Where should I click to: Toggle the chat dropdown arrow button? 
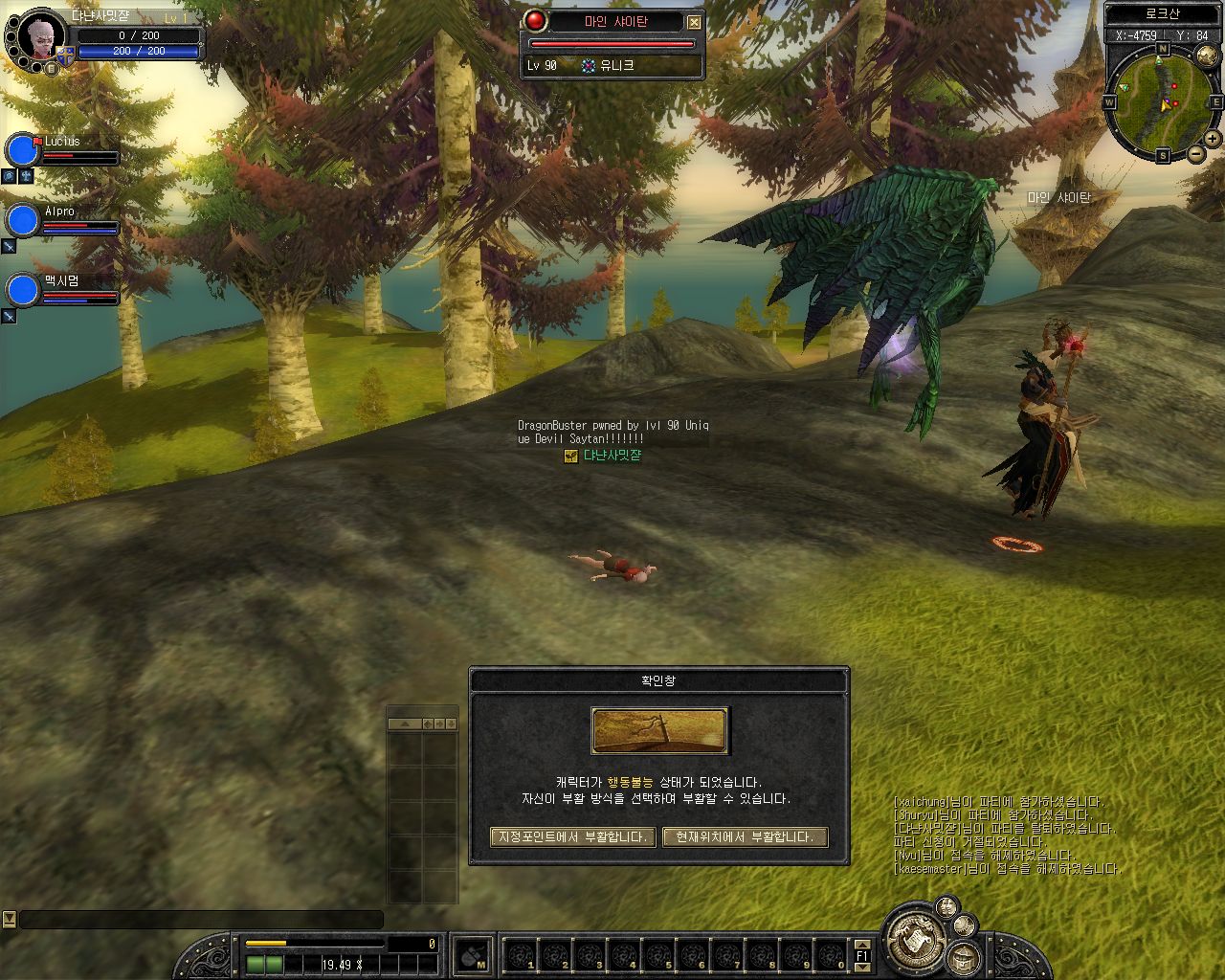pos(10,919)
